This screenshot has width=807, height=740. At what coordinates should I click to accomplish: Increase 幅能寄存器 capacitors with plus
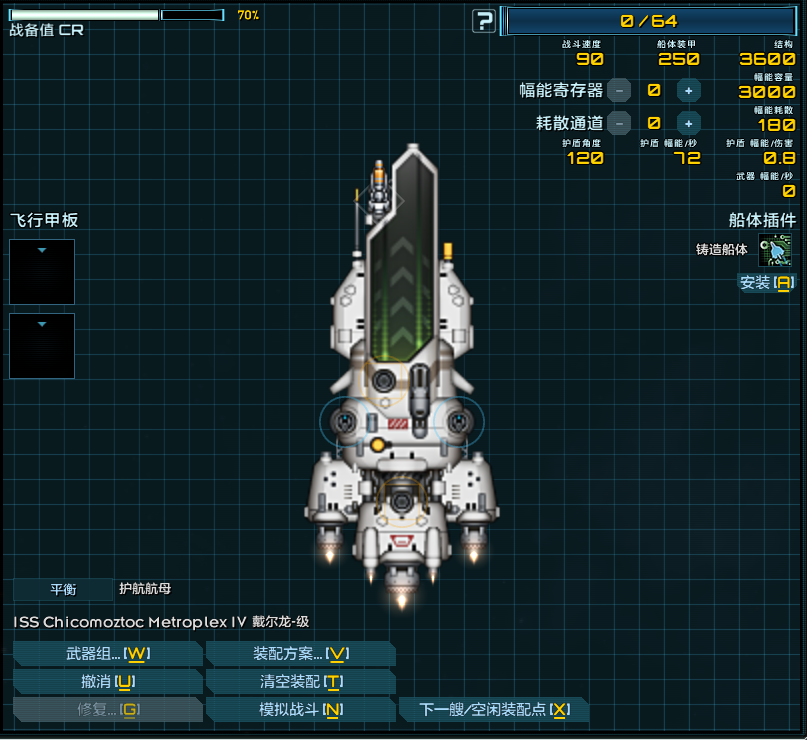[688, 90]
